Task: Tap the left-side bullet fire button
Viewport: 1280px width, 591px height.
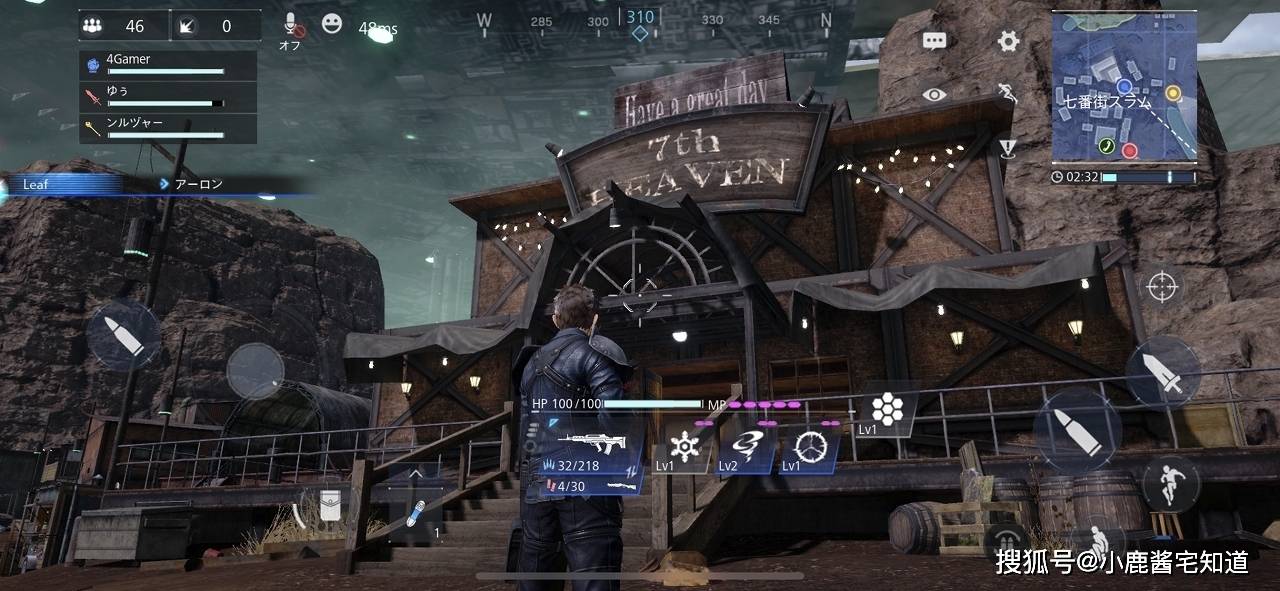Action: (x=123, y=337)
